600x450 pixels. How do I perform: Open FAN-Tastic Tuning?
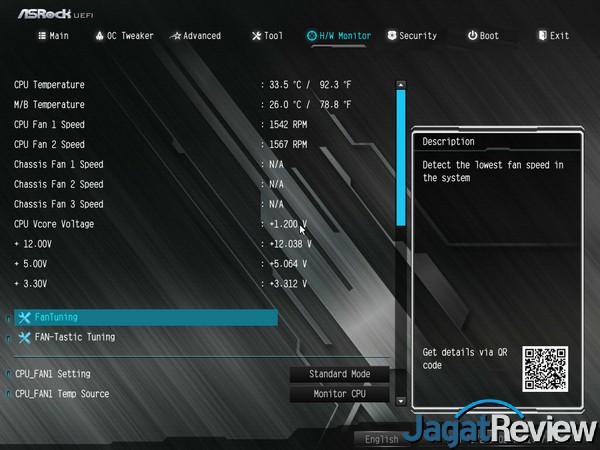(75, 337)
